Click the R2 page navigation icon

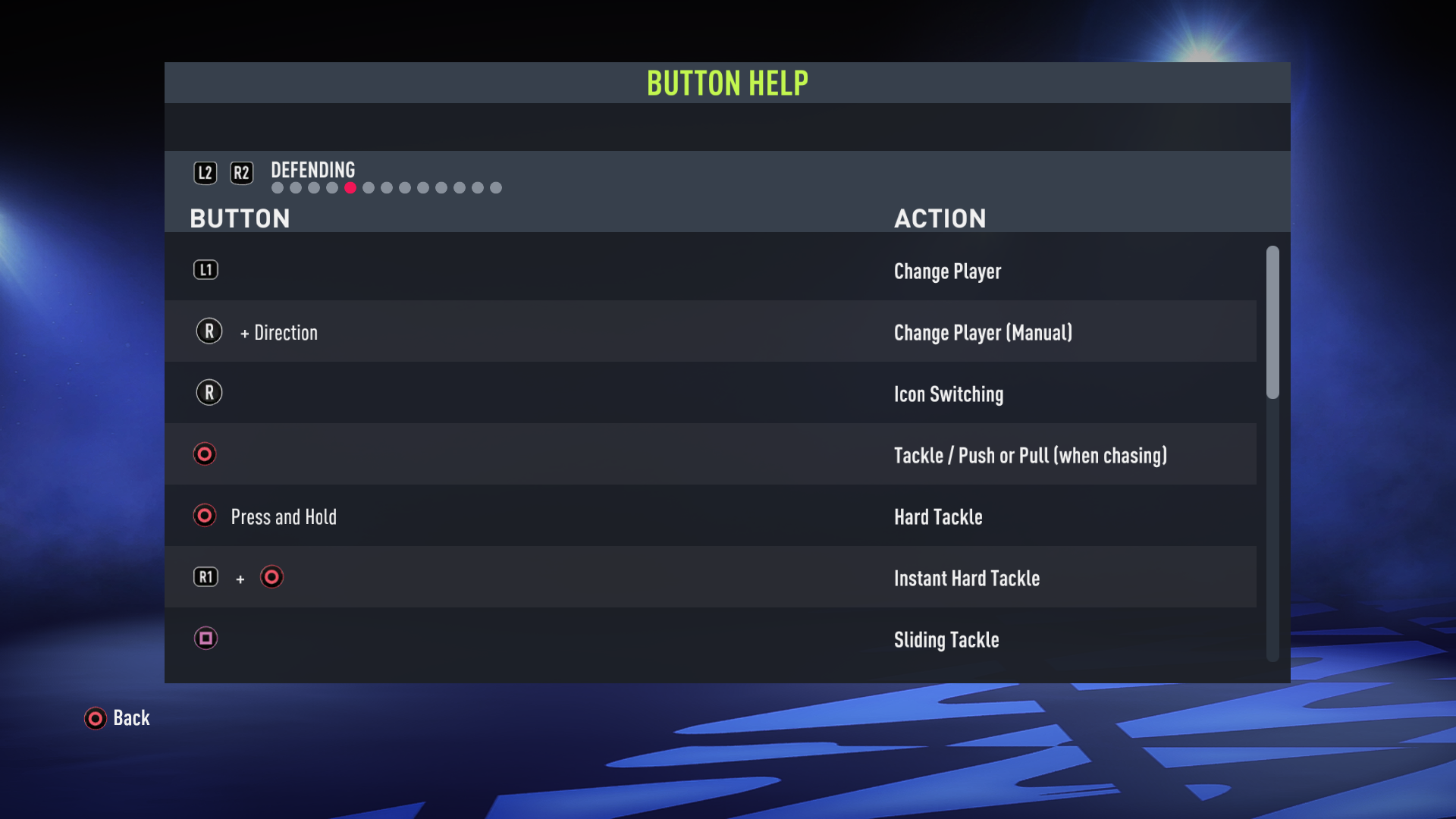point(242,172)
